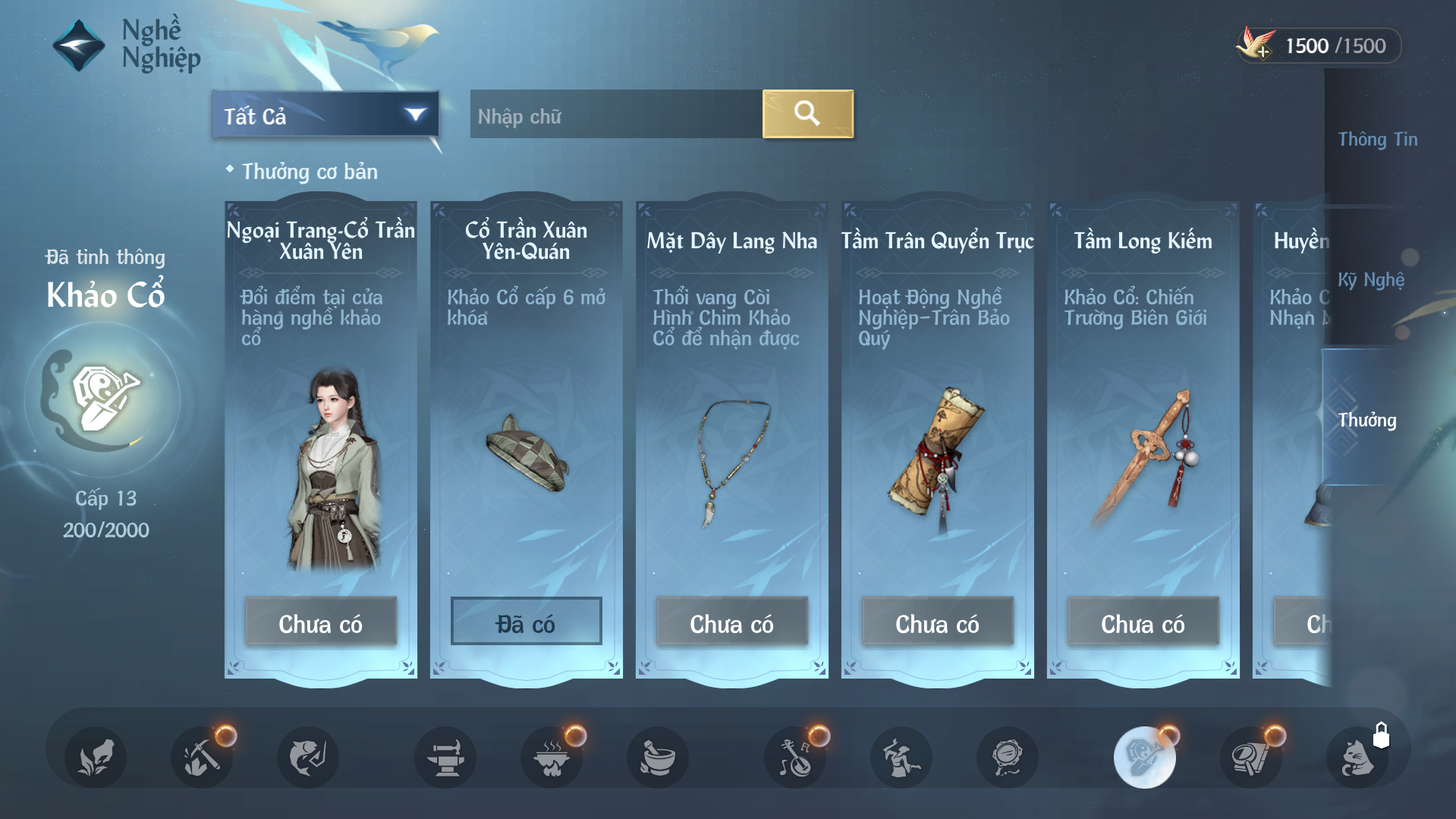The width and height of the screenshot is (1456, 819).
Task: Open the fishing profession icon
Action: 307,757
